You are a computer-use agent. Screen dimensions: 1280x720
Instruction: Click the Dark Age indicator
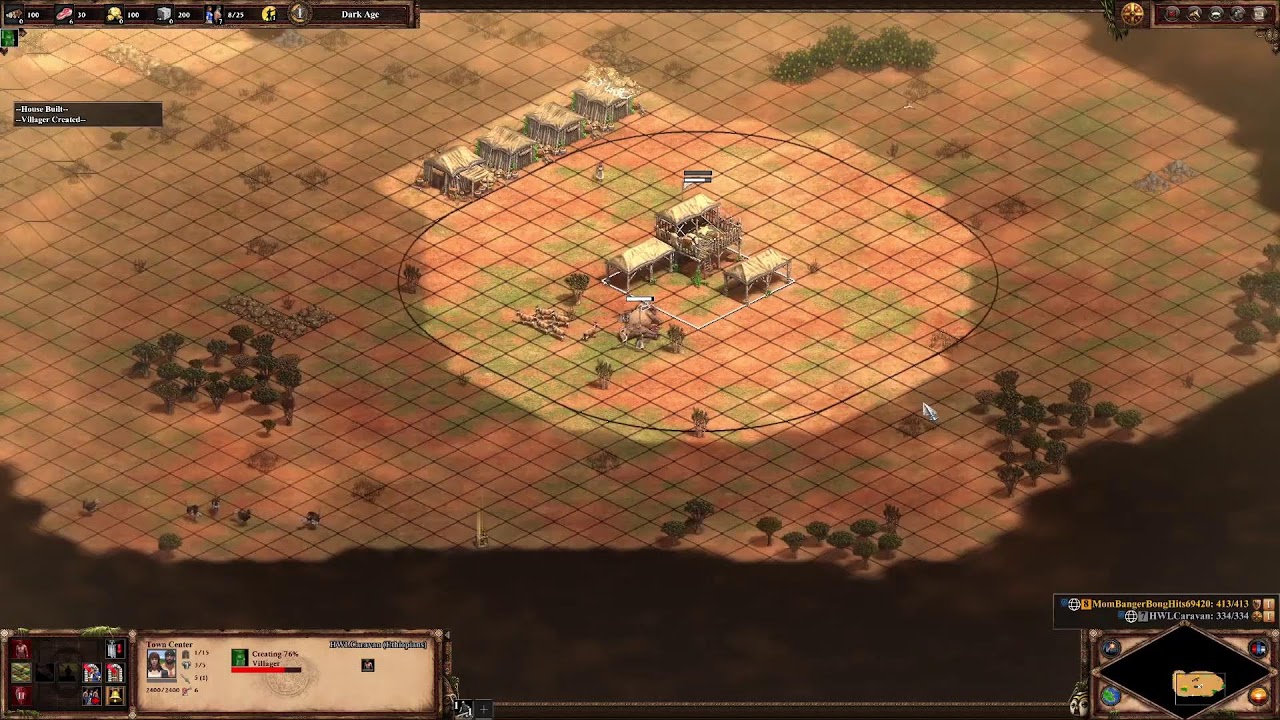[359, 14]
